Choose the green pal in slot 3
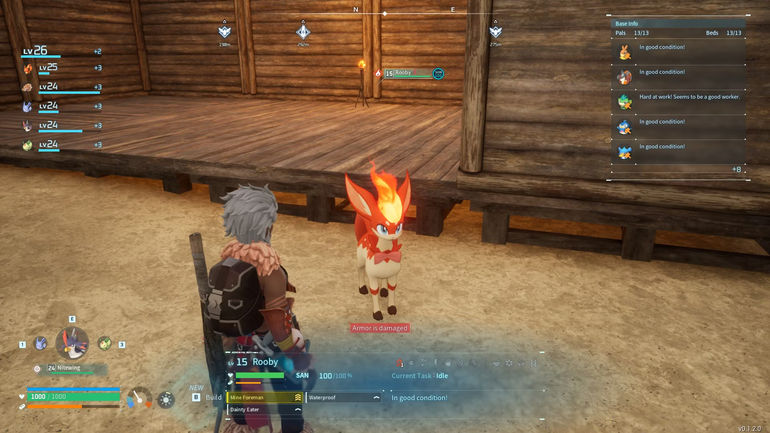The height and width of the screenshot is (433, 770). [104, 342]
